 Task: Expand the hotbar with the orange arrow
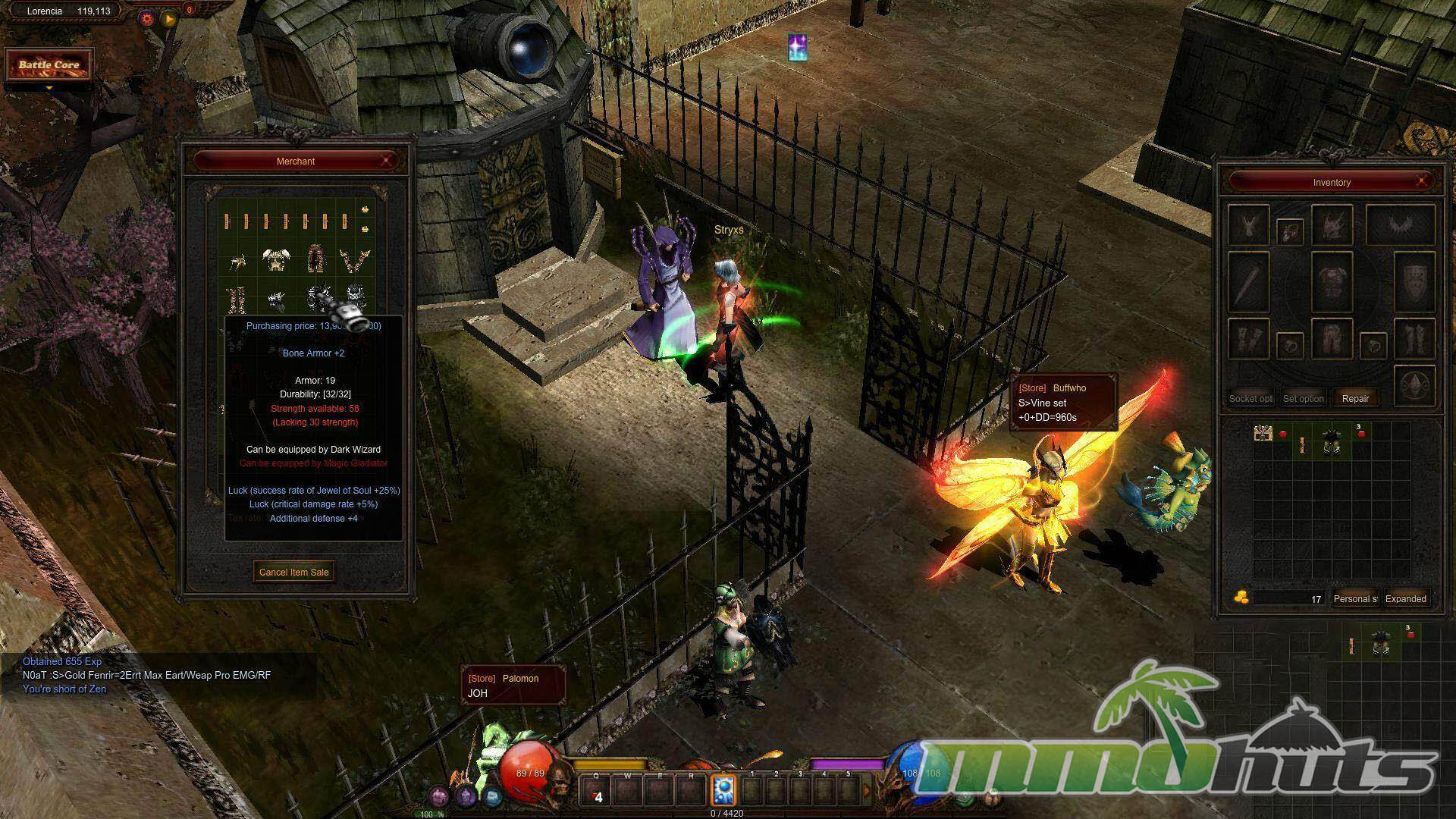click(868, 791)
